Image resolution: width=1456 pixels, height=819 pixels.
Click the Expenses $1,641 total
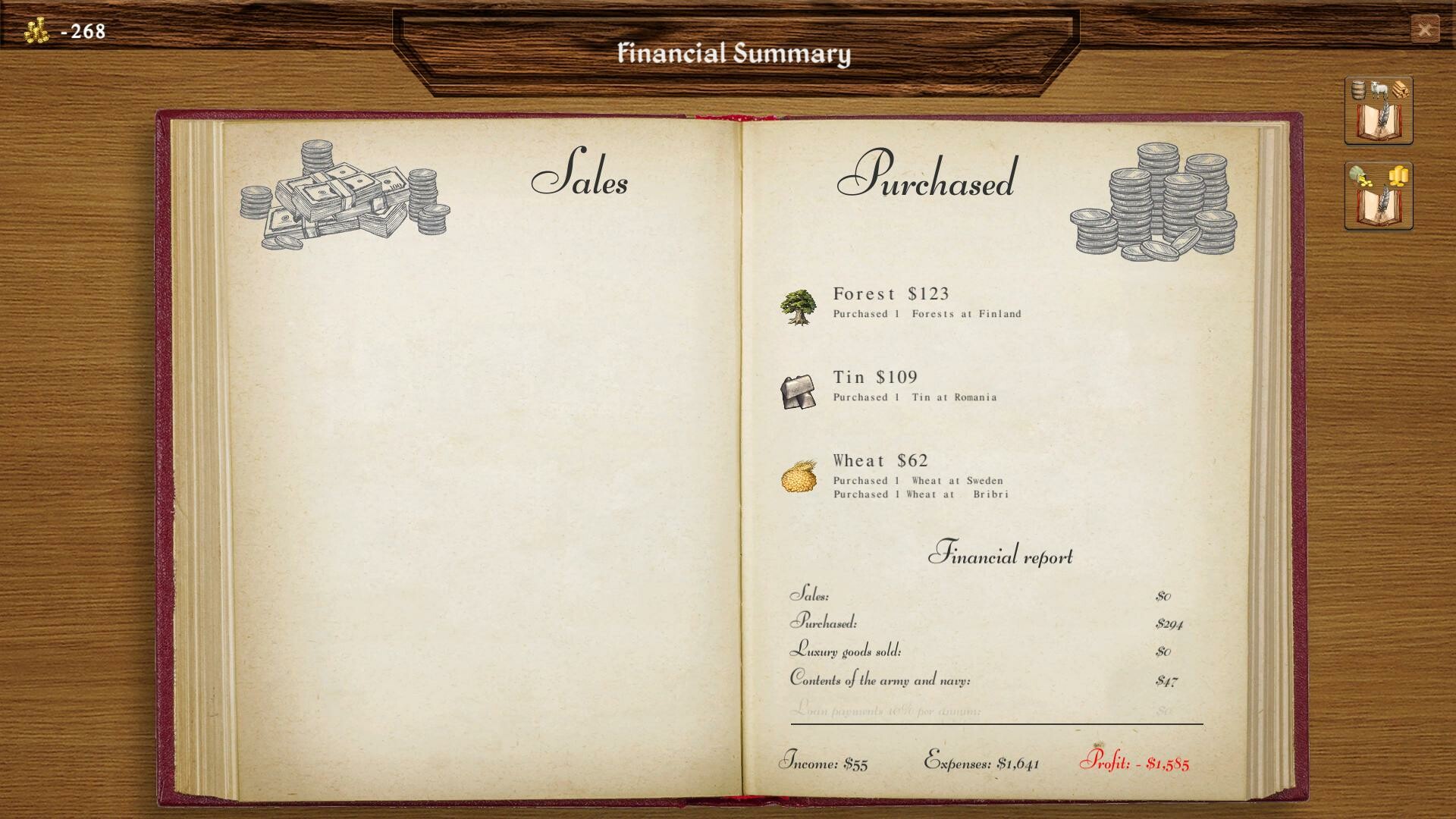pyautogui.click(x=982, y=765)
